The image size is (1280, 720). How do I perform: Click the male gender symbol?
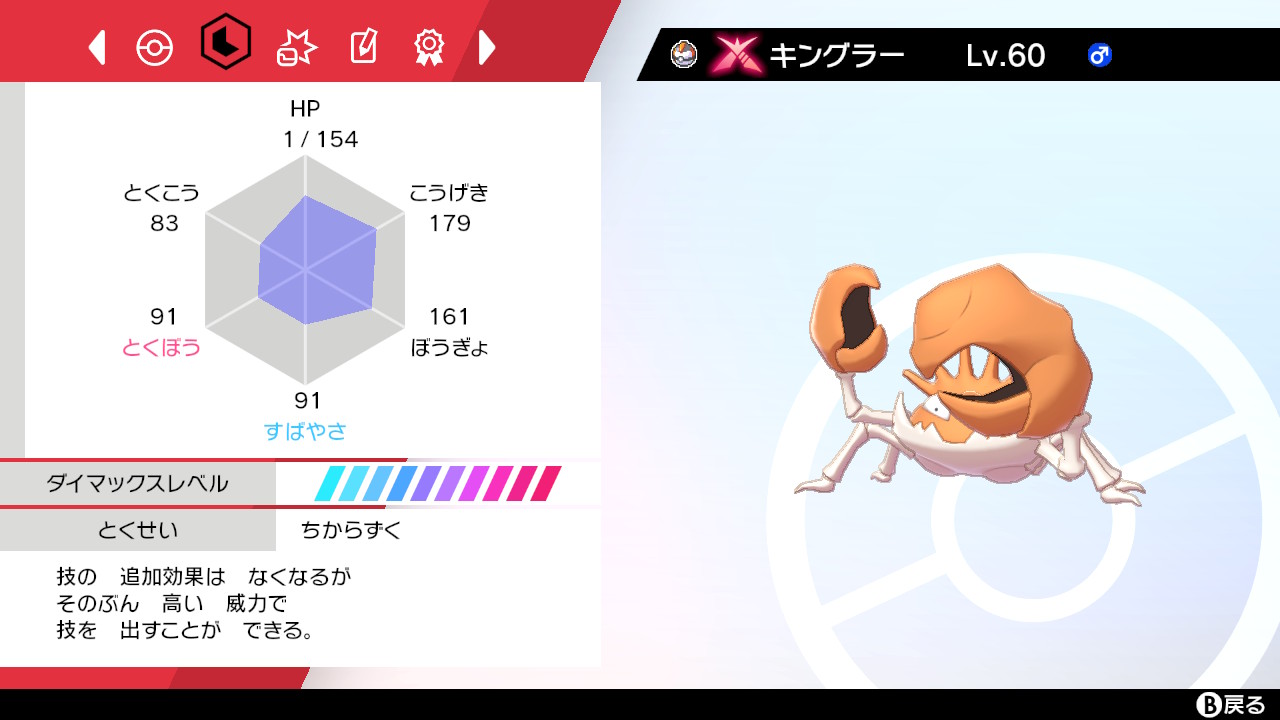(x=1098, y=56)
